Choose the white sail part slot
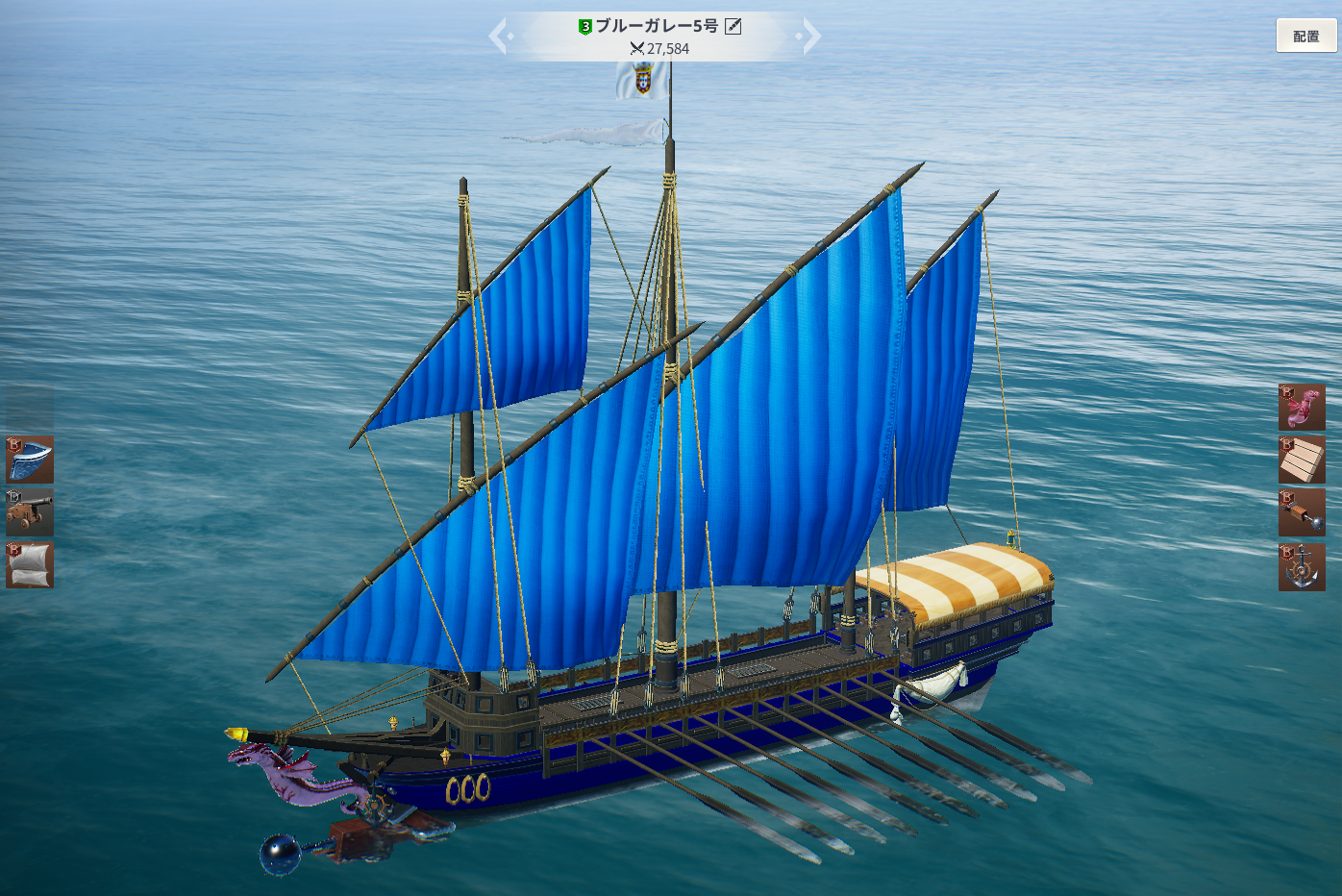This screenshot has height=896, width=1342. click(30, 565)
